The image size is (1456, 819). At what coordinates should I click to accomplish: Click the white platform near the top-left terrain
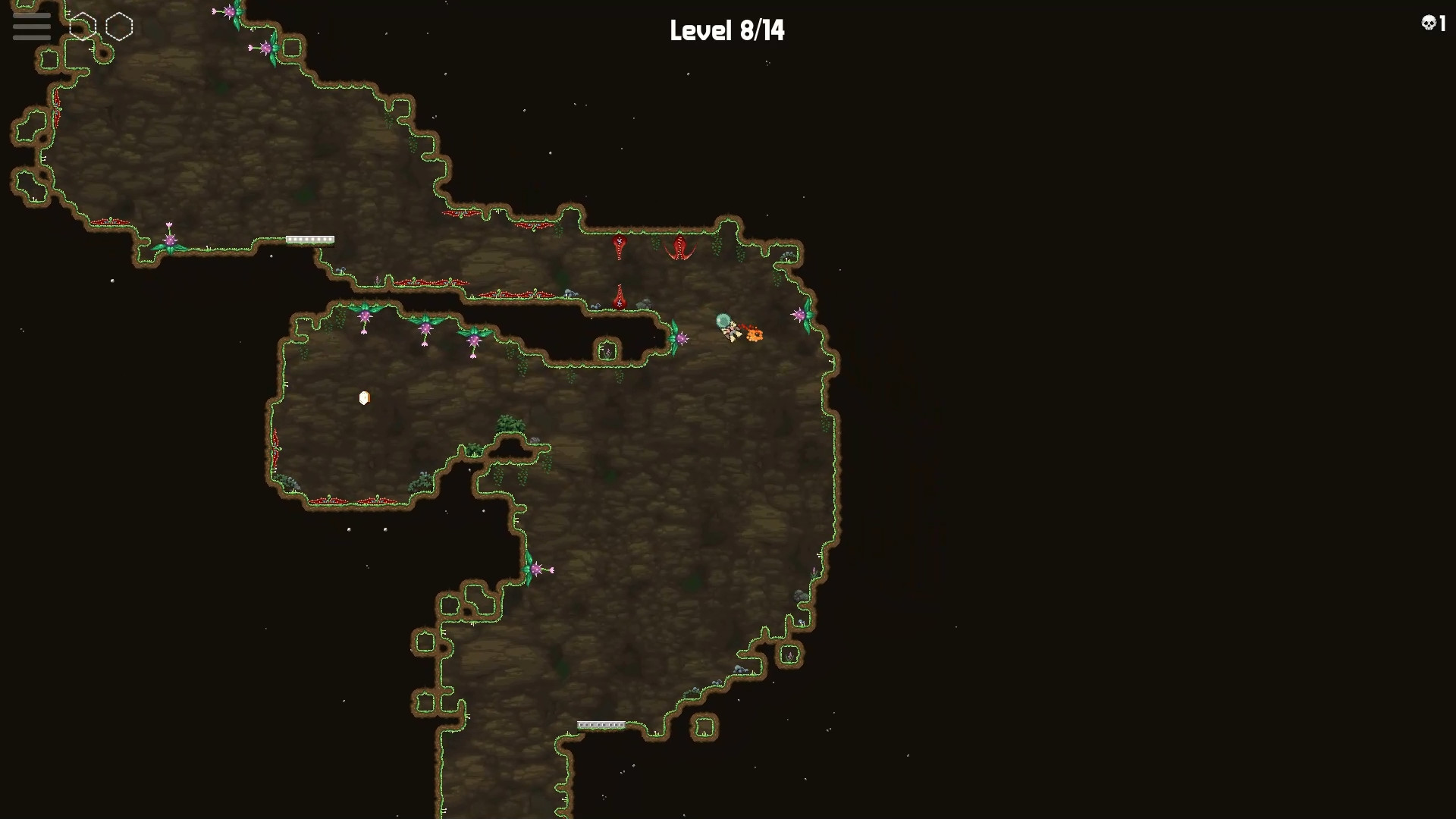tap(309, 240)
